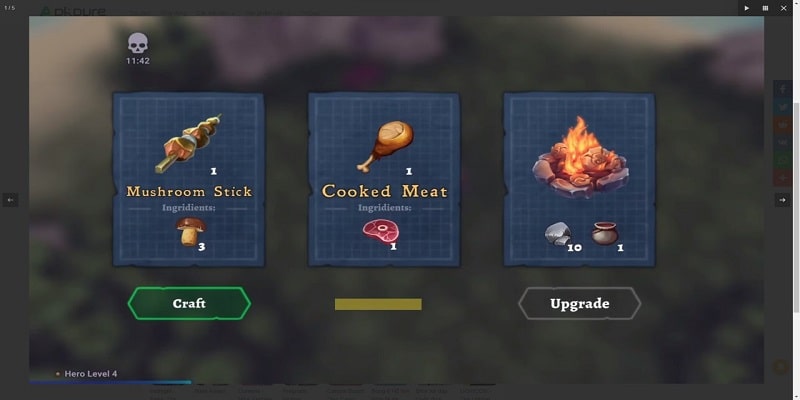Screen dimensions: 800x400
Task: Go to the next screenshot
Action: (x=782, y=200)
